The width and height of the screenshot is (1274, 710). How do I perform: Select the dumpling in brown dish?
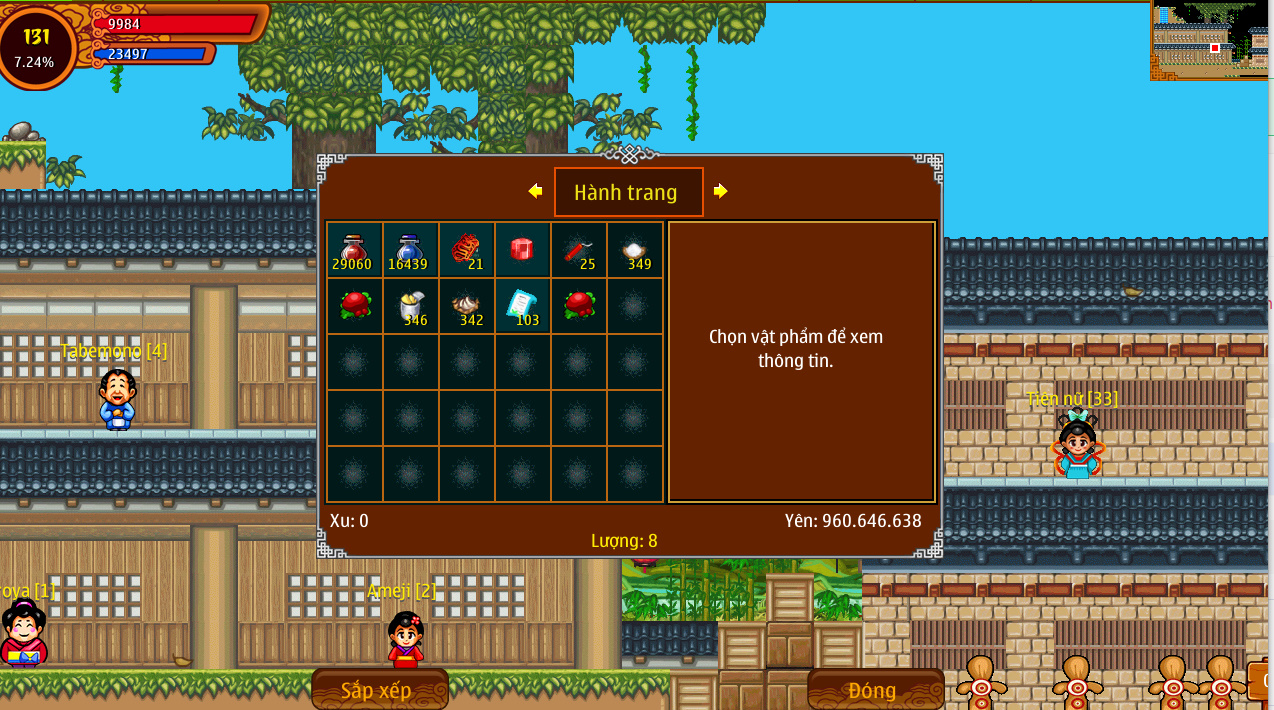466,306
